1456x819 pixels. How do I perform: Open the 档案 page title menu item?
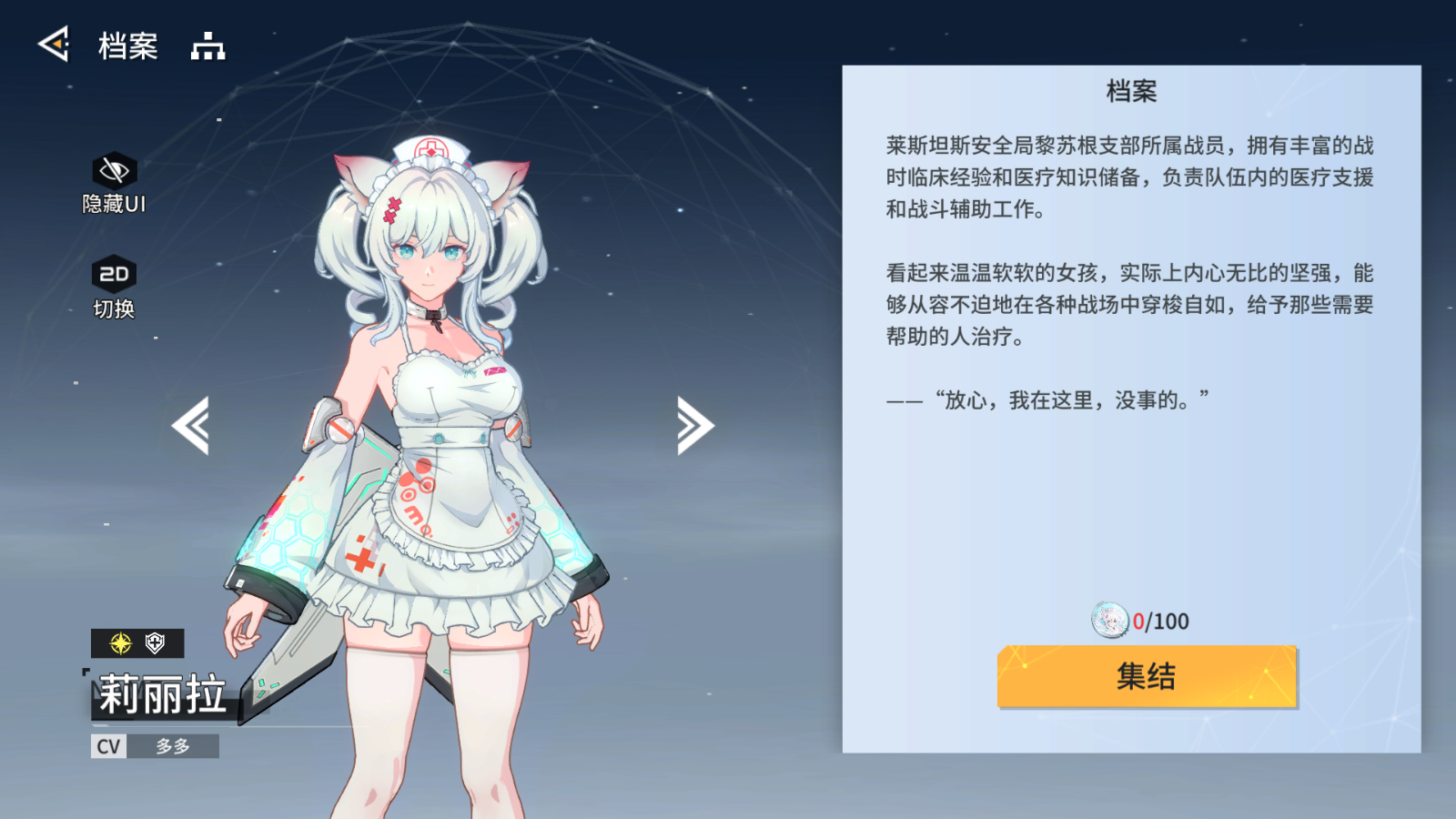(x=127, y=45)
